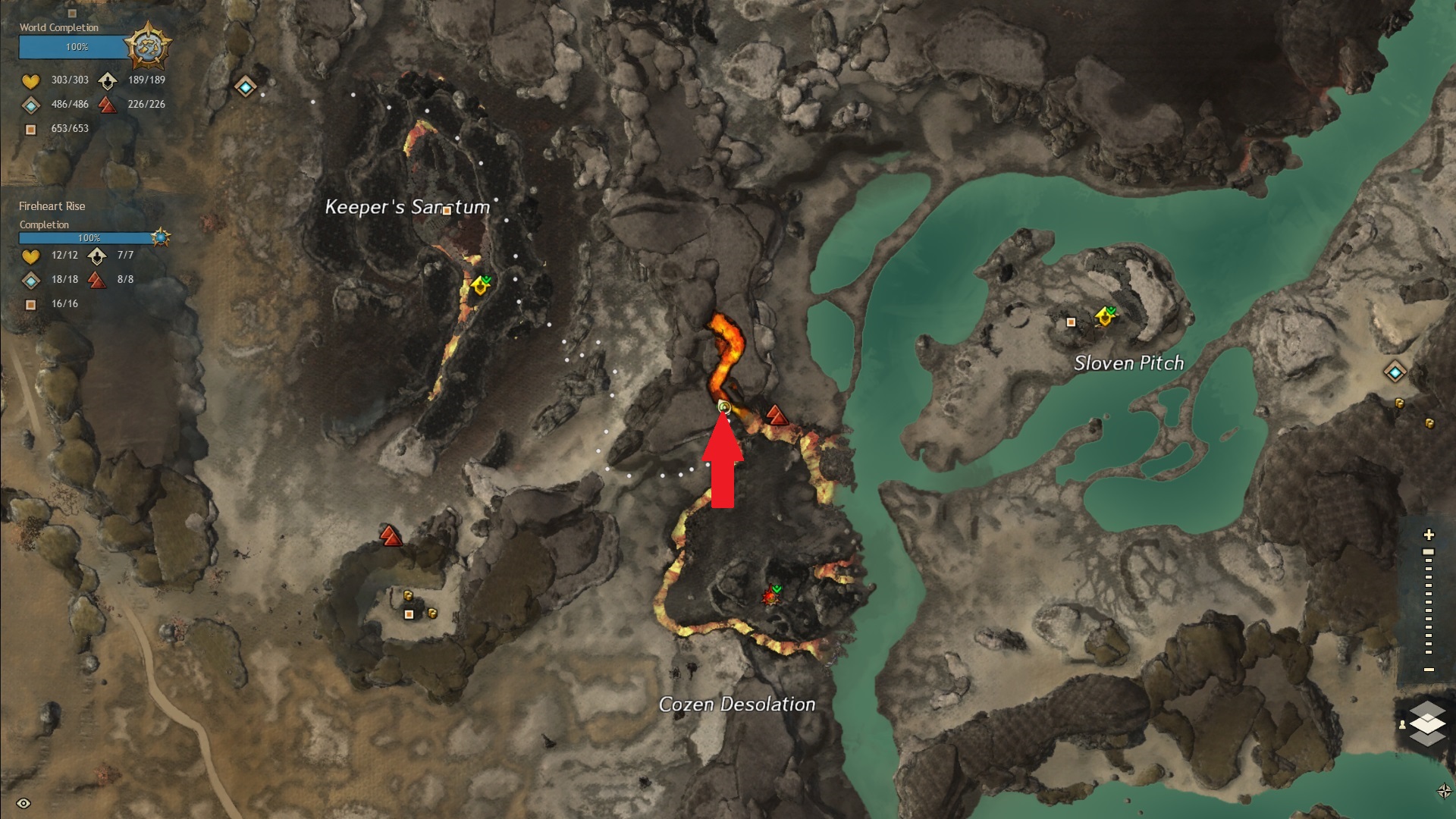Viewport: 1456px width, 819px height.
Task: Zoom out with the minus button
Action: 1429,670
